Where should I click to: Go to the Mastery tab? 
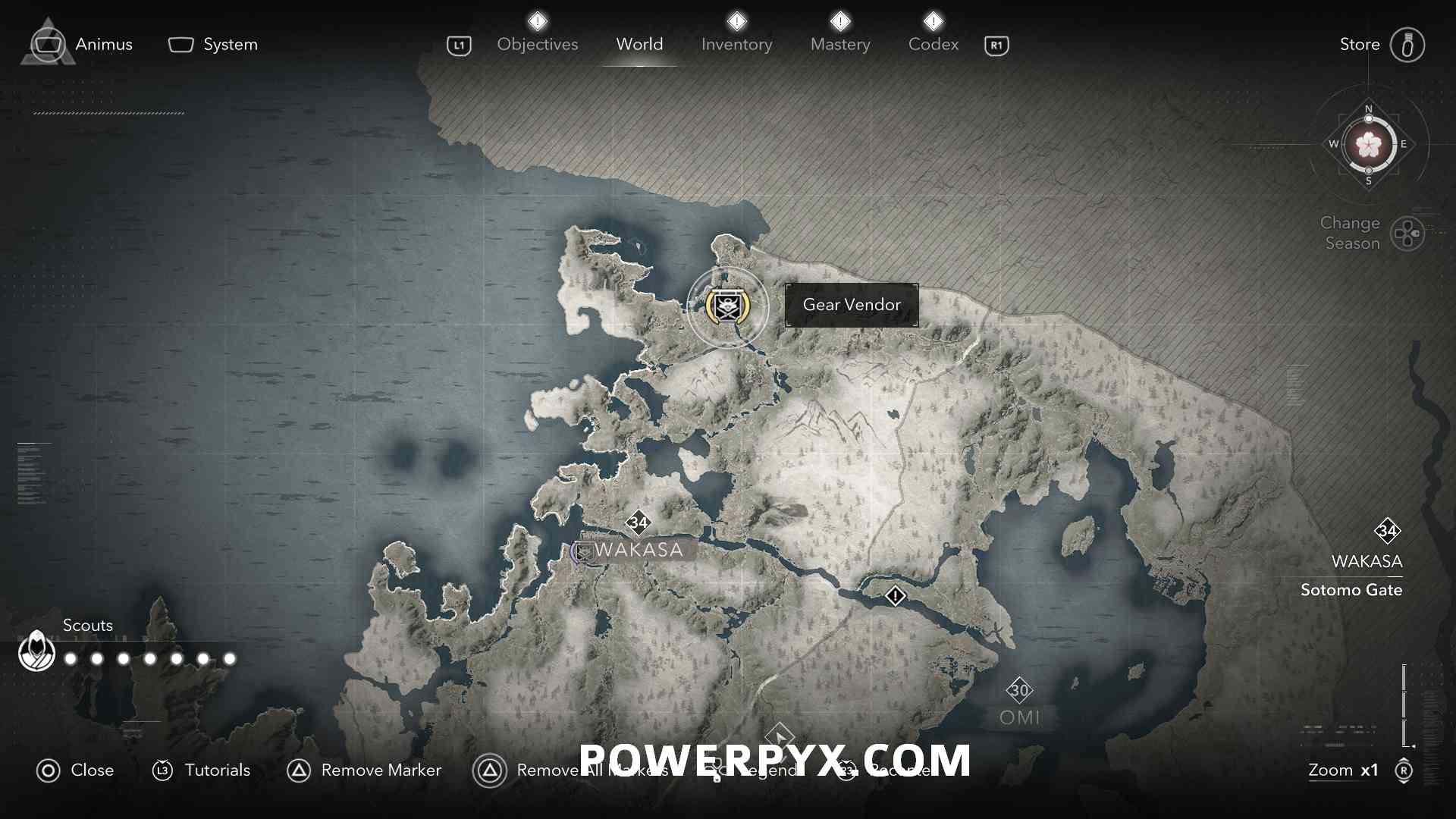(x=840, y=45)
